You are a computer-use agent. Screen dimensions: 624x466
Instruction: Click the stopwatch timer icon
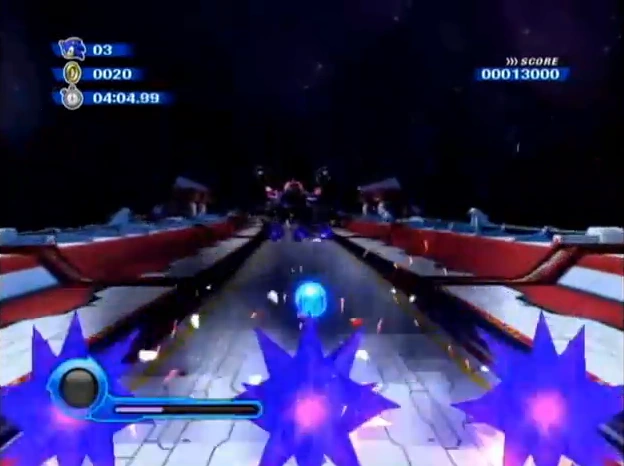click(x=72, y=98)
